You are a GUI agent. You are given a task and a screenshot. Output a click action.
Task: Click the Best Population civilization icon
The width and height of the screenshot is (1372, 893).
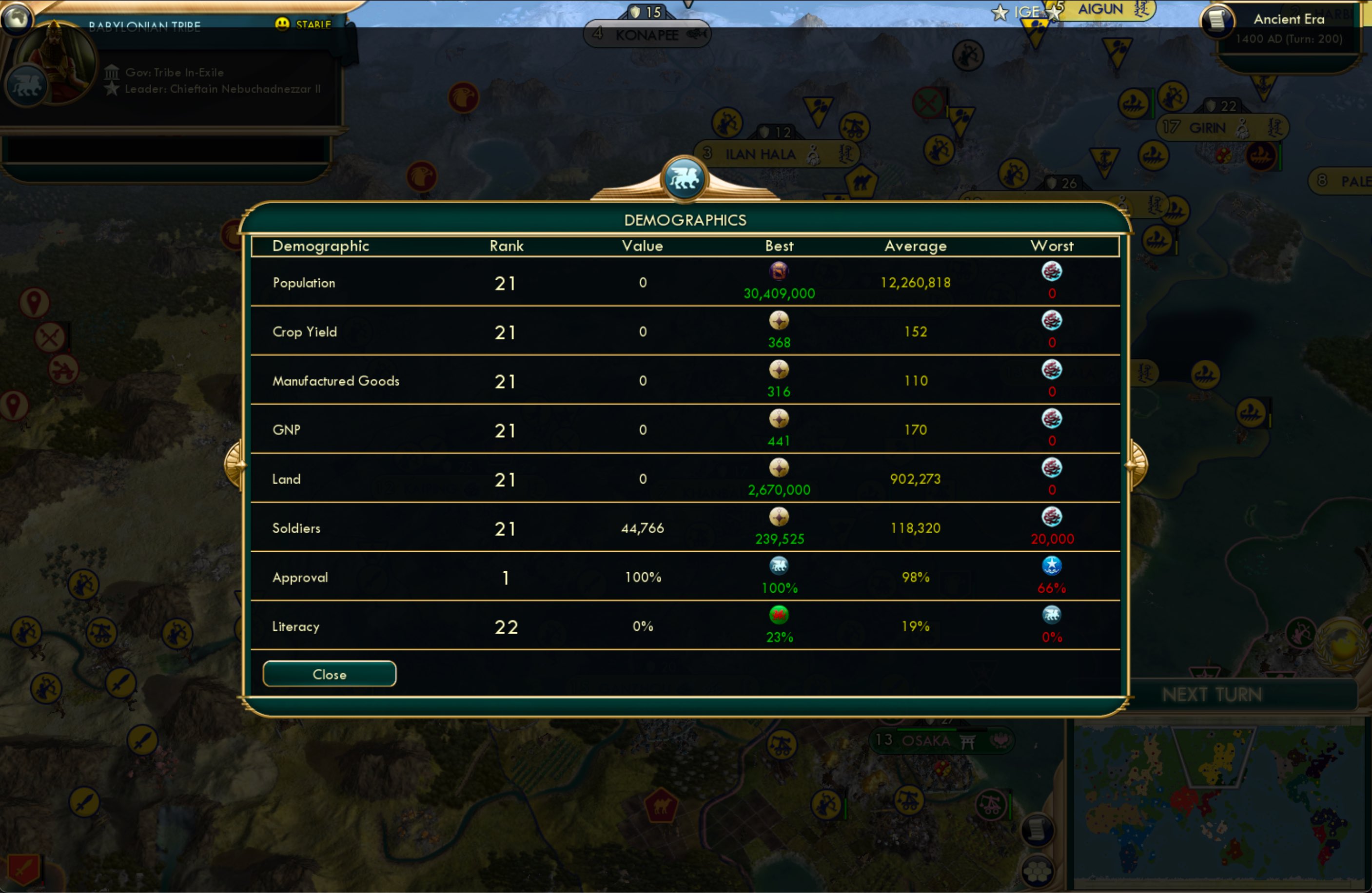(x=779, y=272)
